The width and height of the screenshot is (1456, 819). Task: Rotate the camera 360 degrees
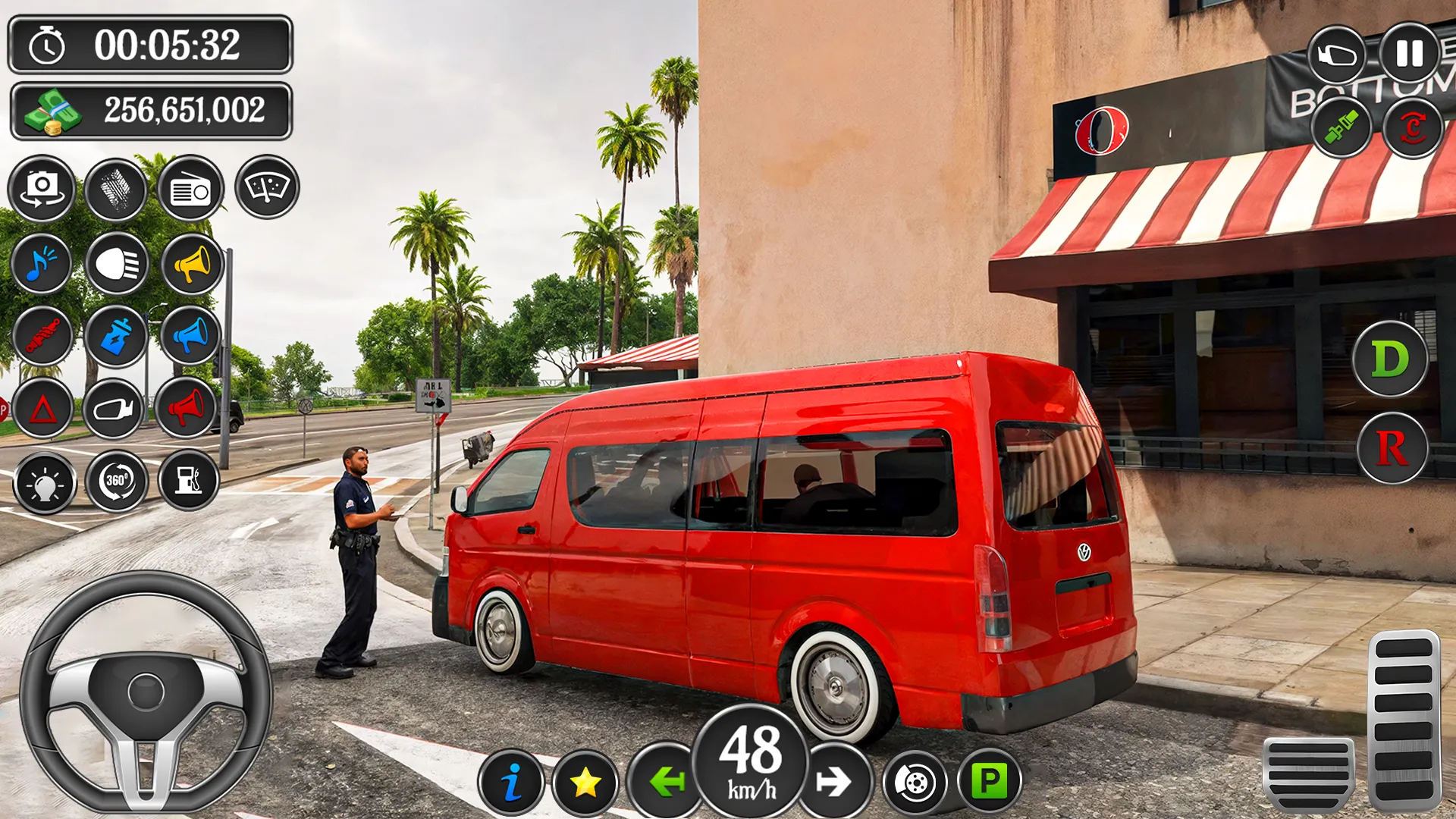click(x=116, y=480)
